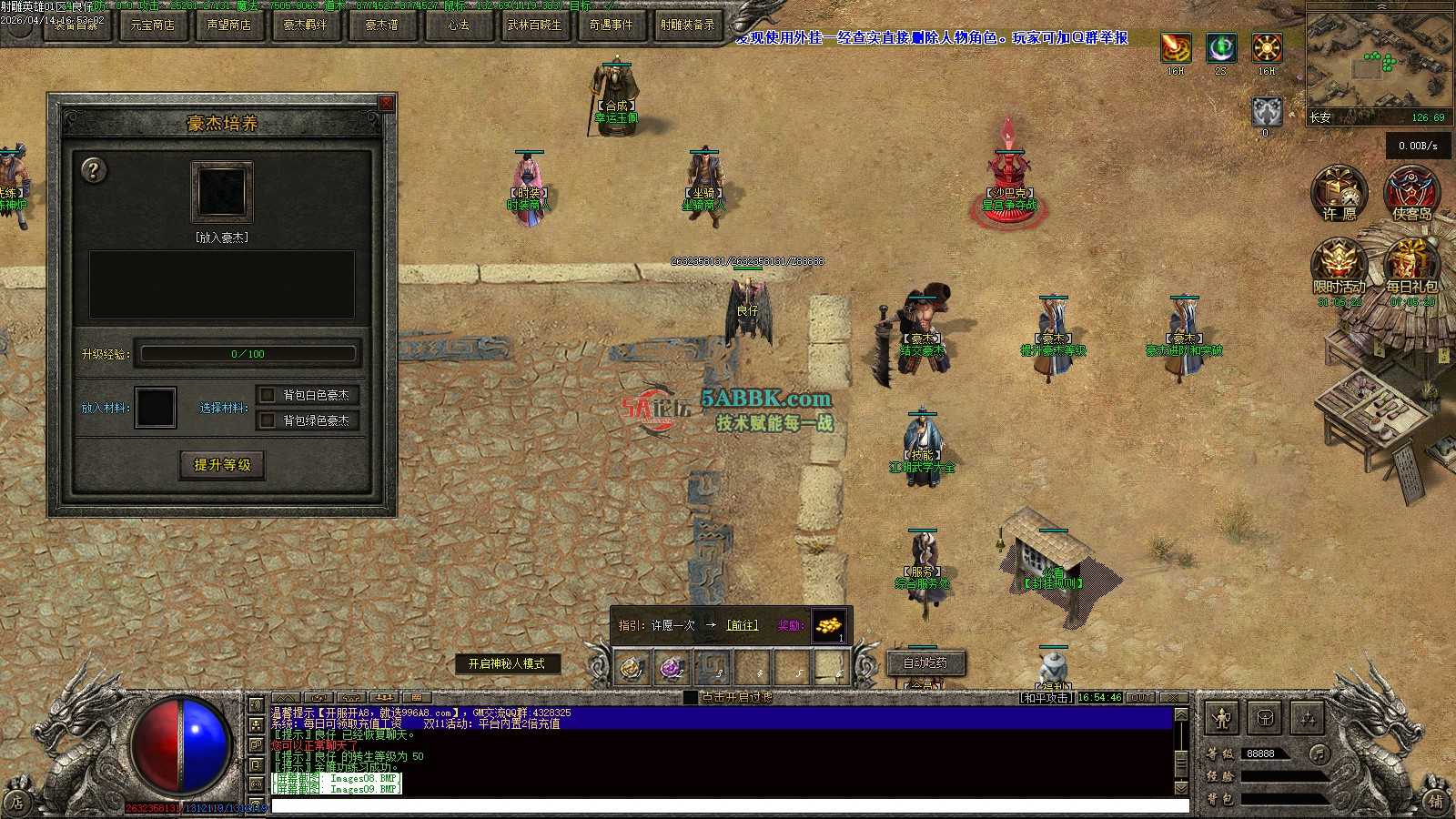Select the 放入豪杰 hero slot
The height and width of the screenshot is (819, 1456).
pyautogui.click(x=221, y=191)
